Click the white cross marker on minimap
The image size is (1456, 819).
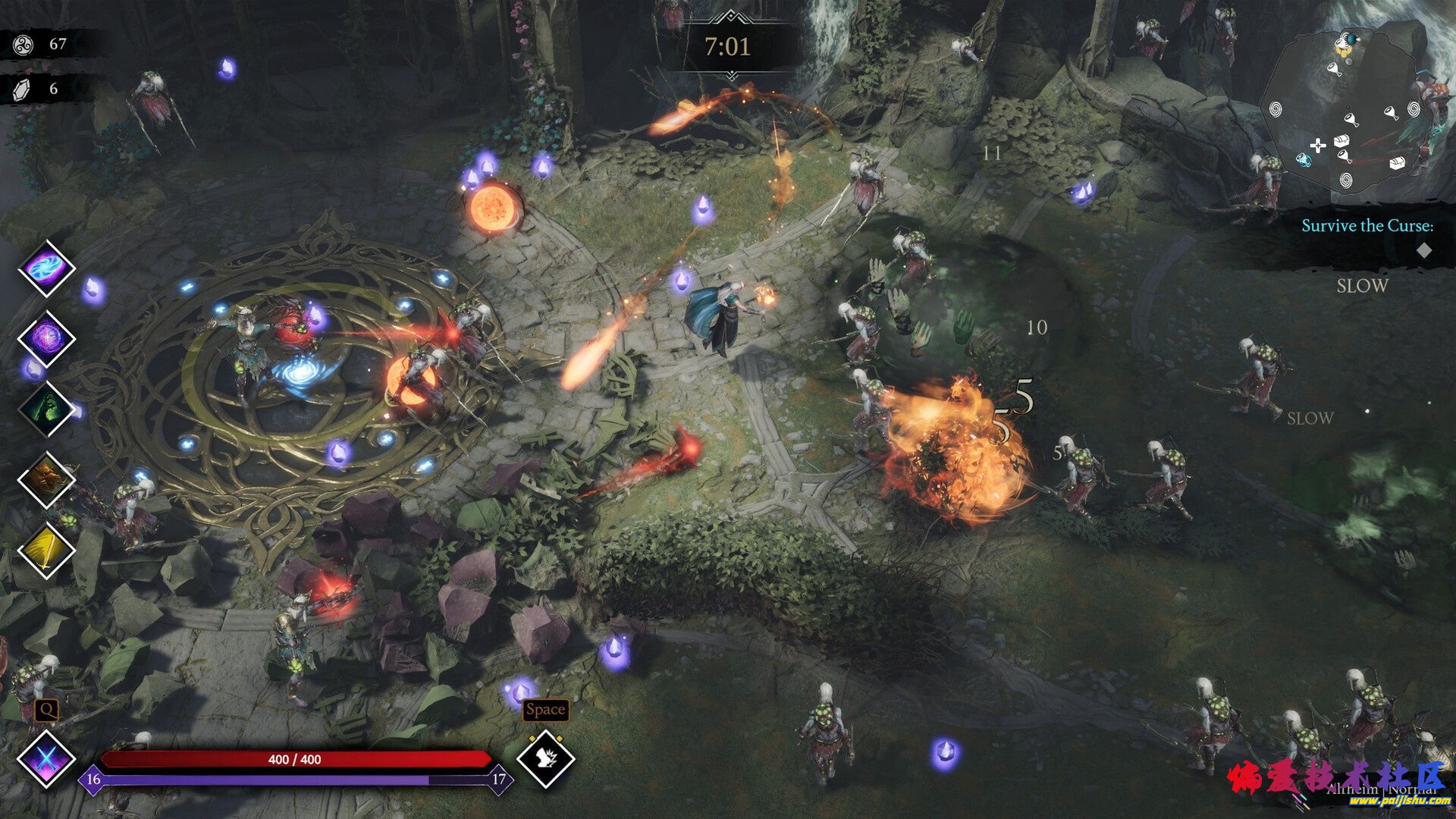(1318, 146)
